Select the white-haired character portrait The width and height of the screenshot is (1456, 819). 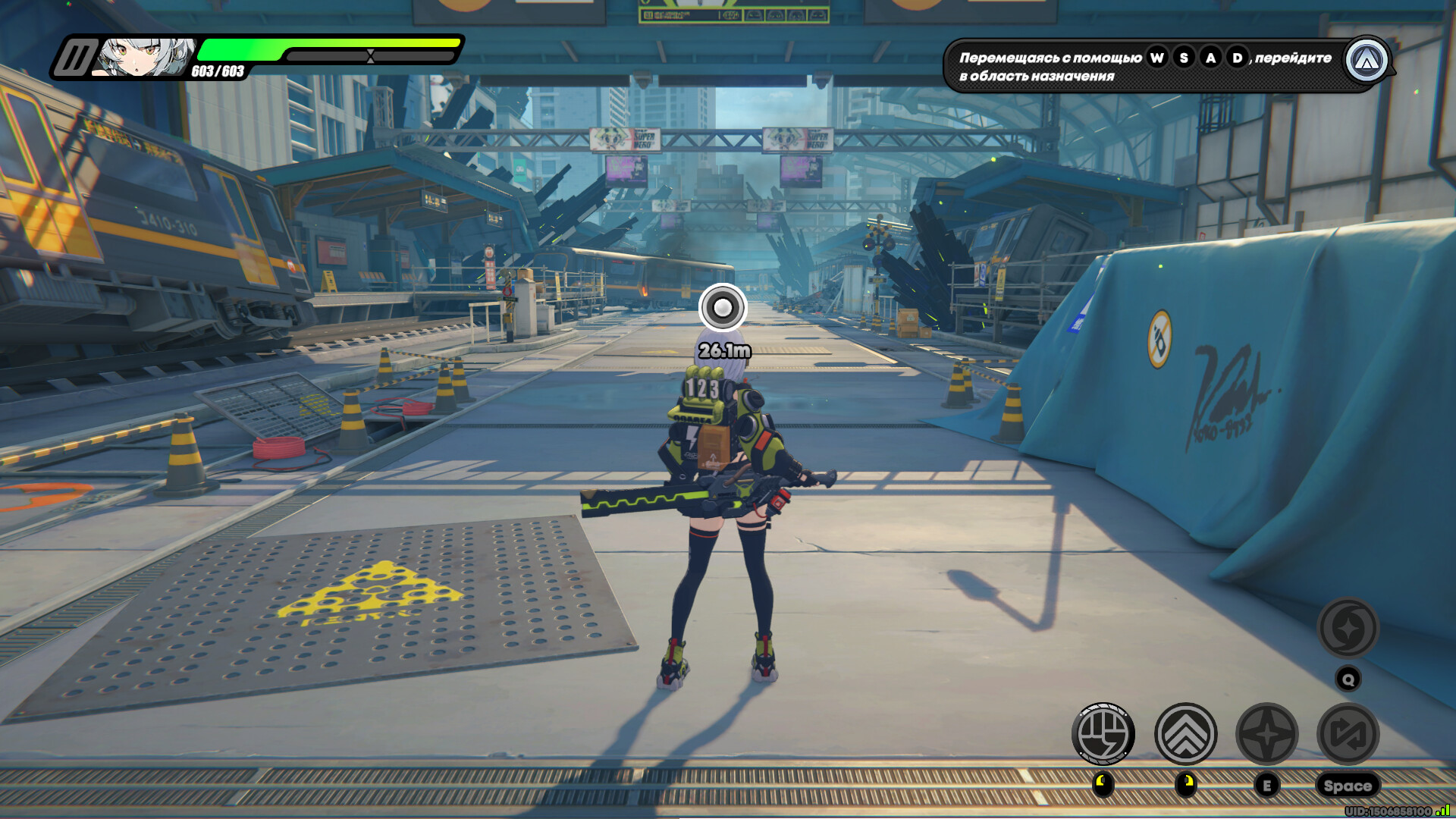146,58
